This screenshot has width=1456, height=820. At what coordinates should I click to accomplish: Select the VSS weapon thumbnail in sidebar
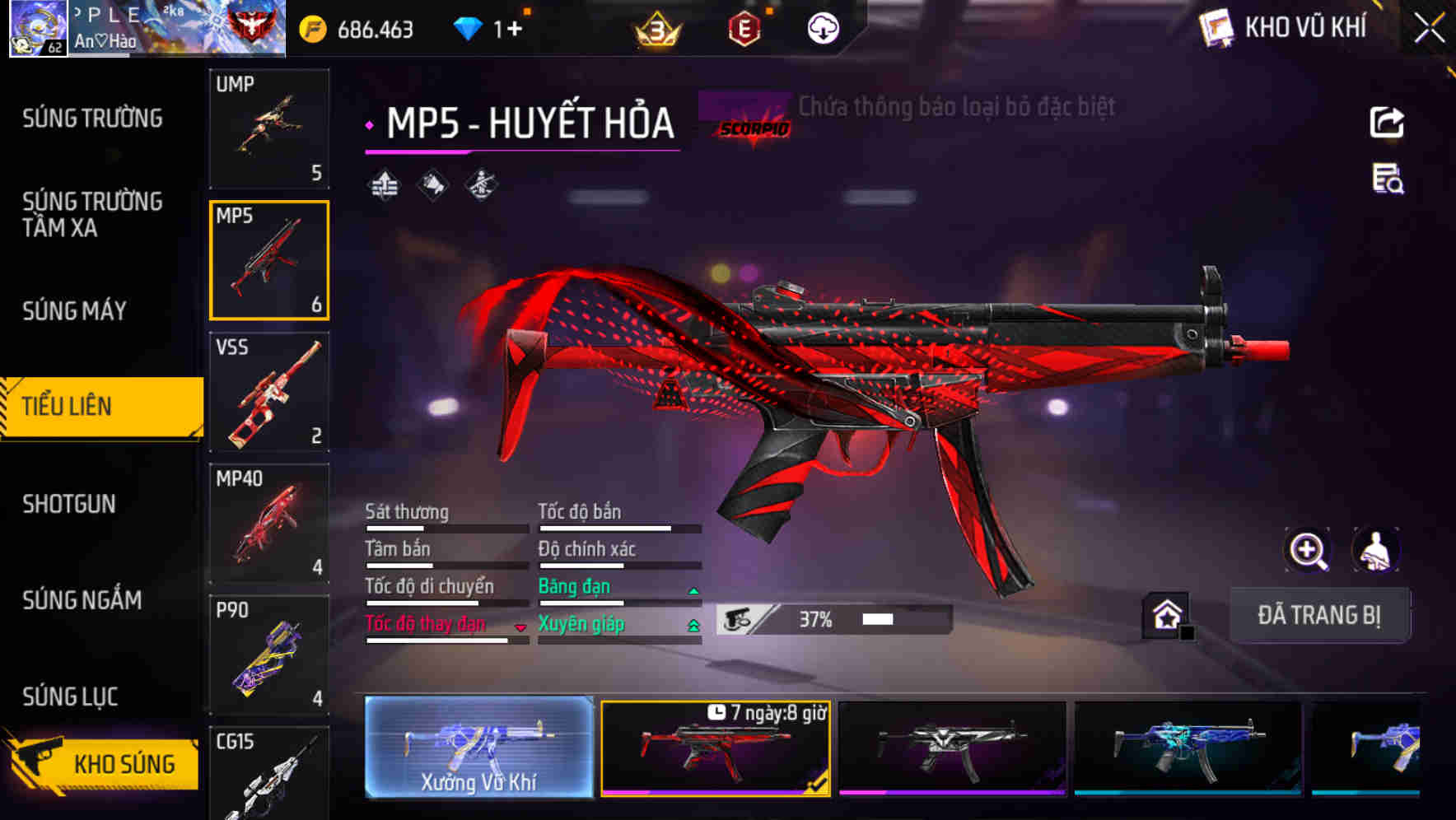[x=269, y=393]
